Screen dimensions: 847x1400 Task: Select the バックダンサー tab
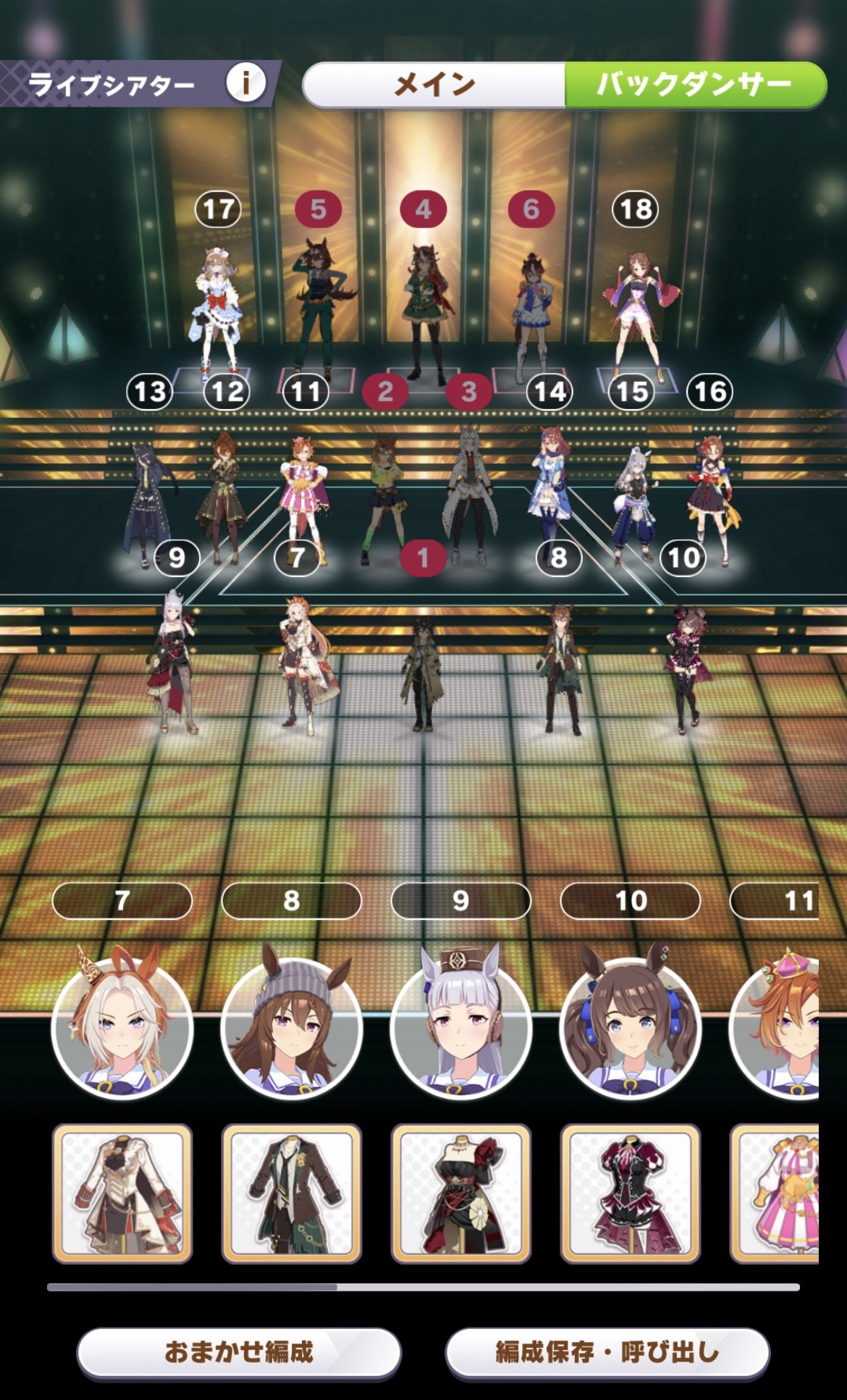tap(695, 85)
